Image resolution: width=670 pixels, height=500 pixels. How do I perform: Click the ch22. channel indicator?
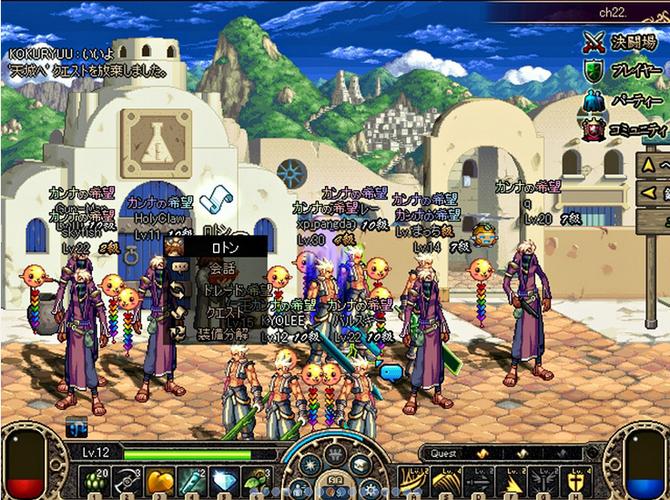pos(611,12)
